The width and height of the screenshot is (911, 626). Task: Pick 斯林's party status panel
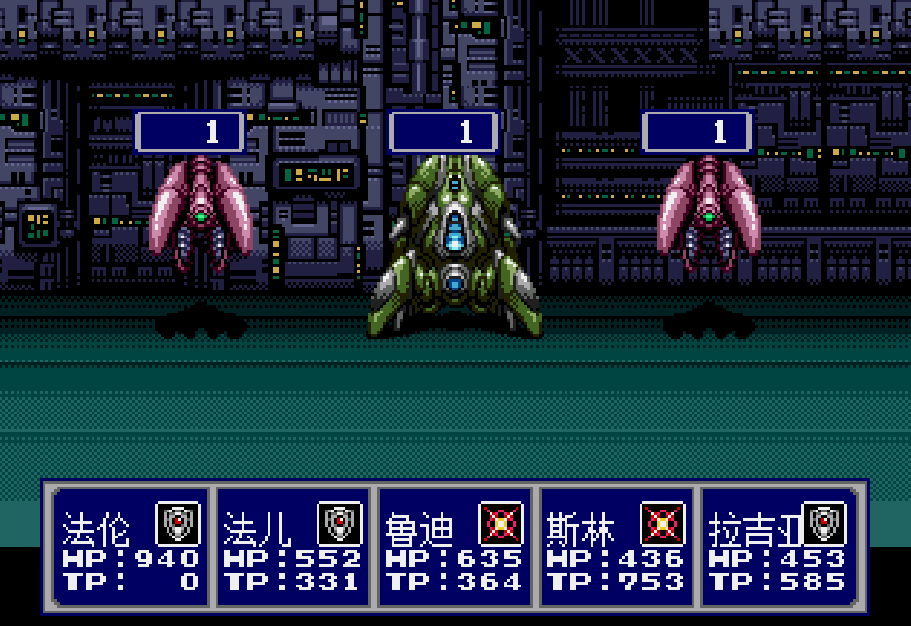pos(616,548)
